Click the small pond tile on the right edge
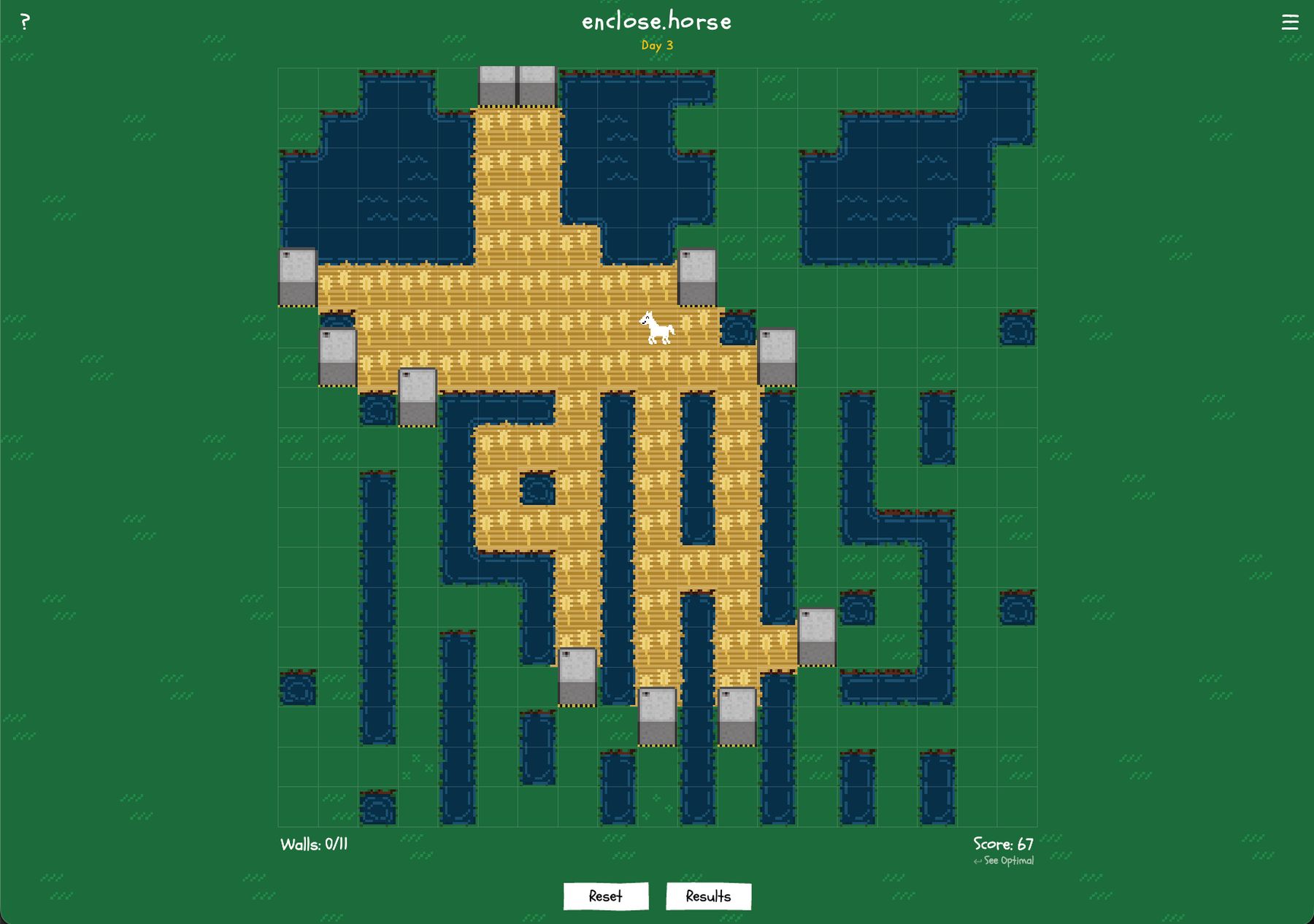 coord(1016,328)
